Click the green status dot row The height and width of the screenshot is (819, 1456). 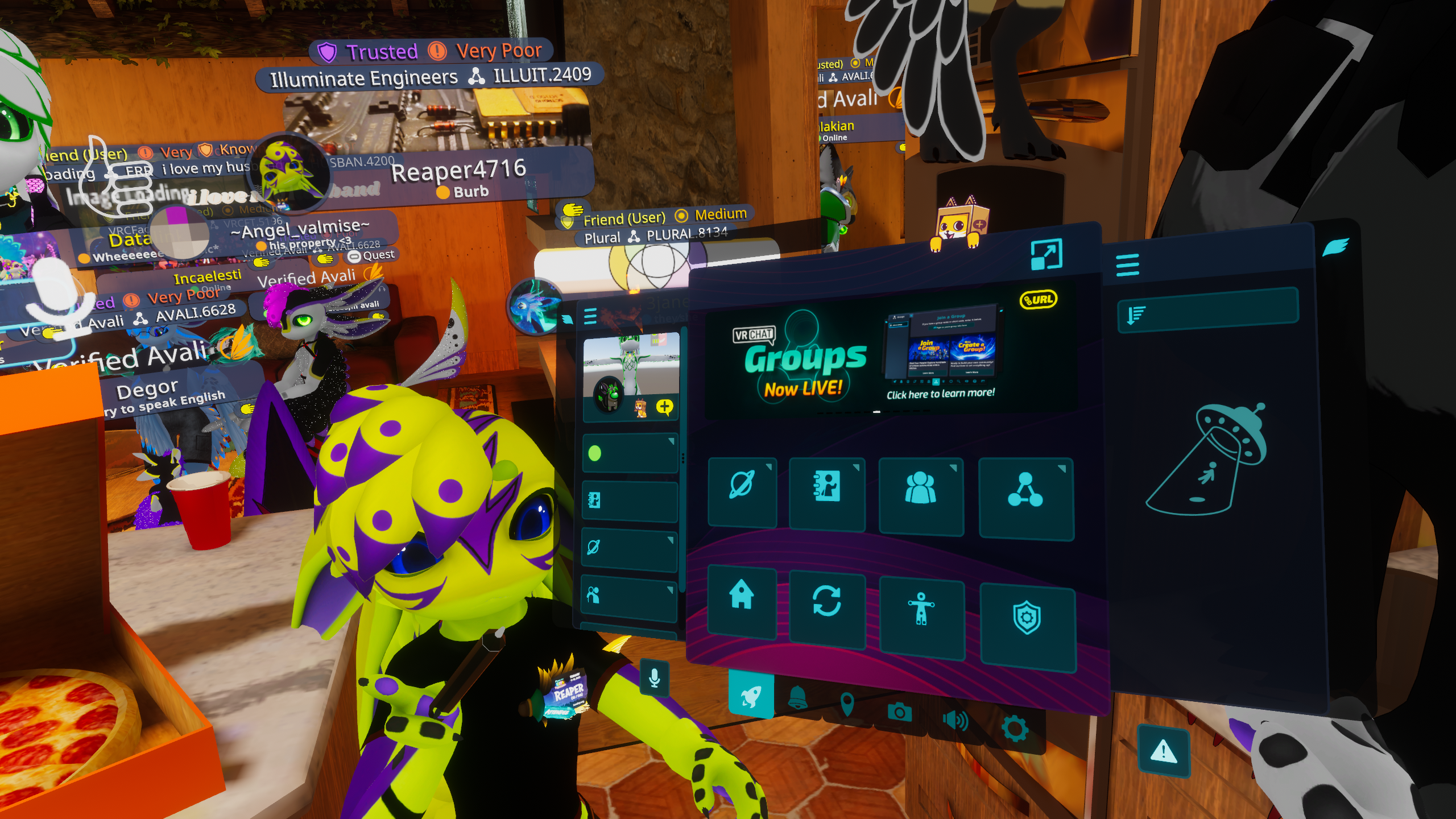coord(630,454)
